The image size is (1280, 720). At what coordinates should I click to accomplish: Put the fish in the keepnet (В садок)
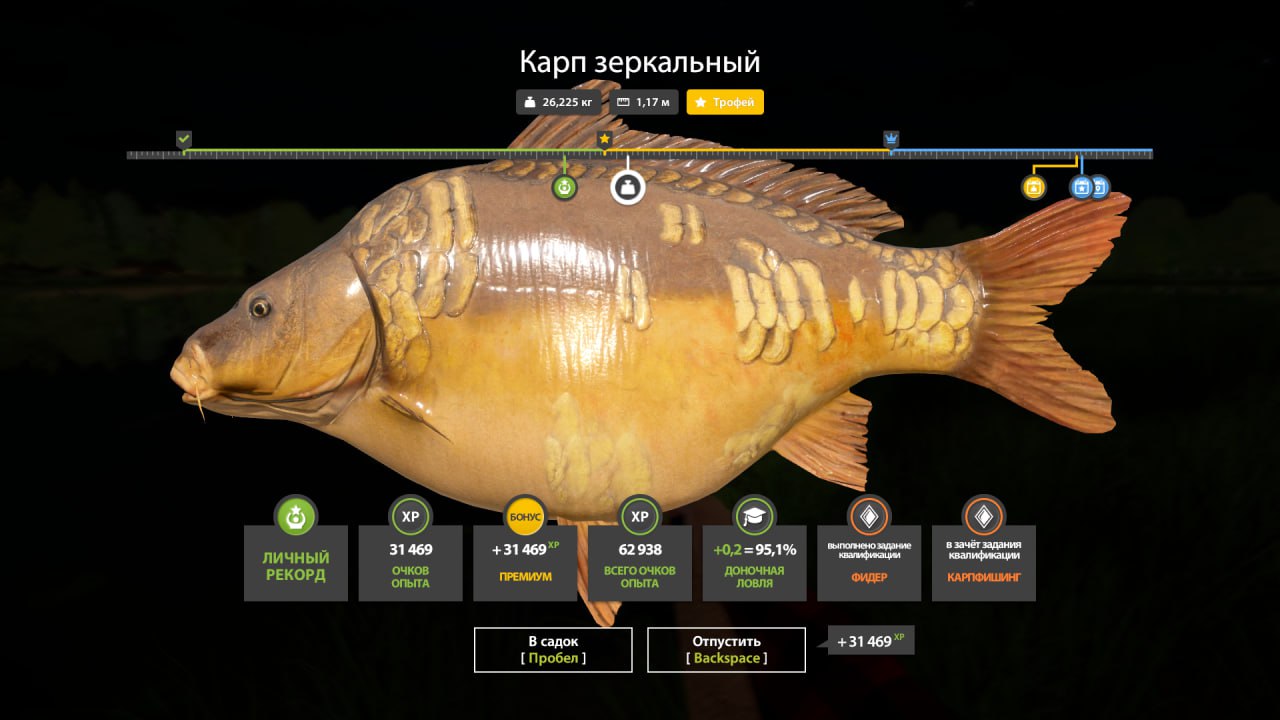click(553, 649)
